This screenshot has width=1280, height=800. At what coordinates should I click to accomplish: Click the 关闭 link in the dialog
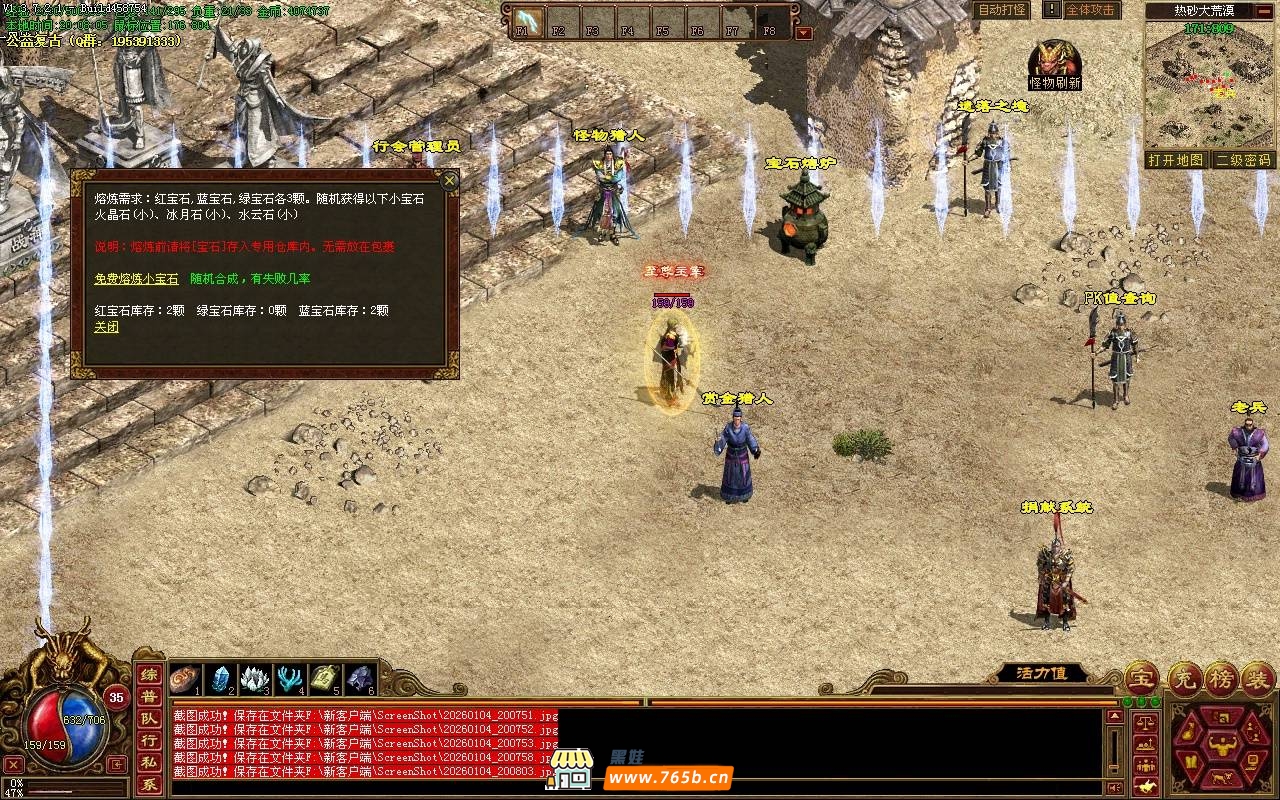(x=106, y=327)
